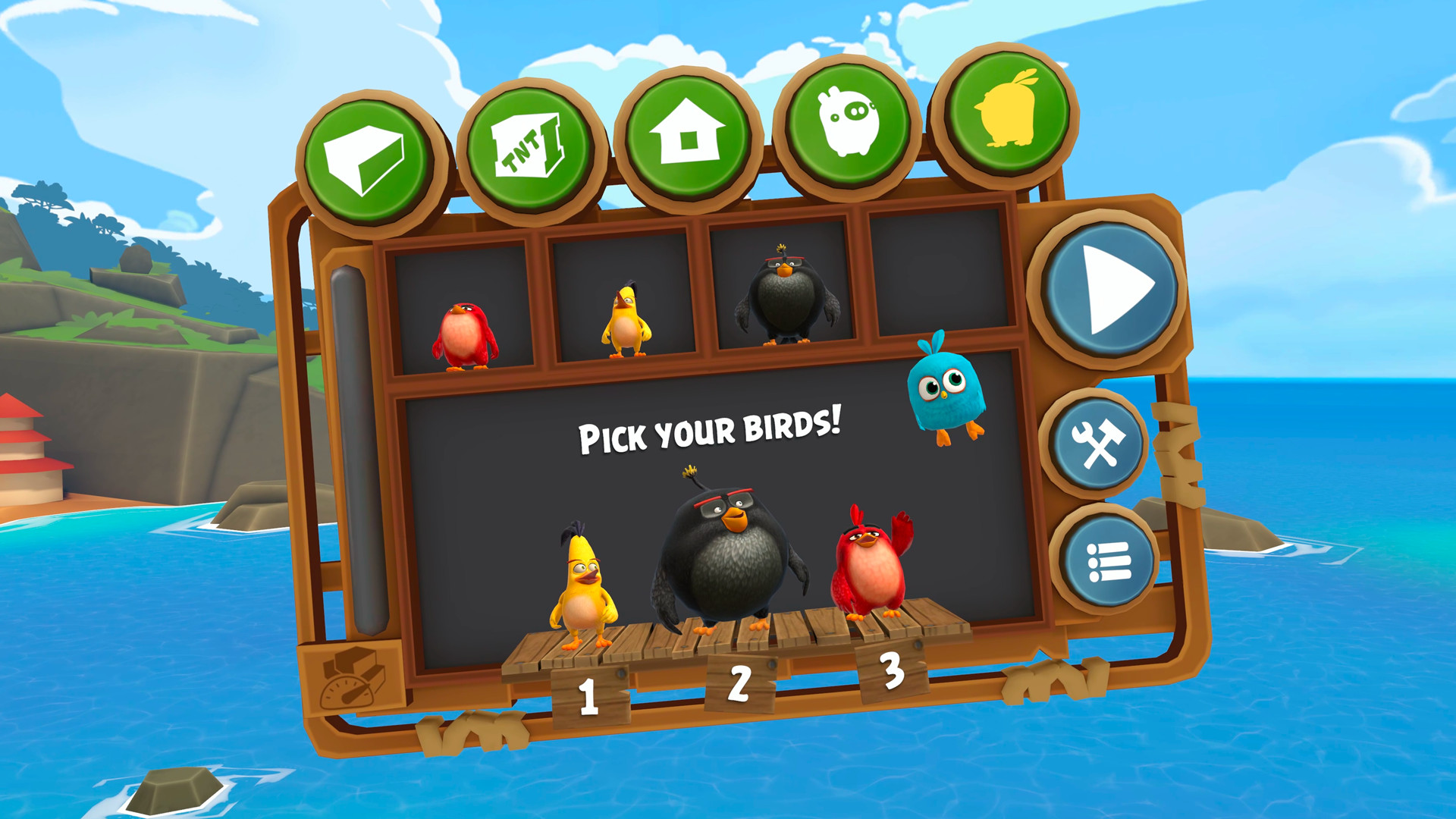This screenshot has width=1456, height=819.
Task: Open the yellow bird category icon
Action: point(1005,110)
